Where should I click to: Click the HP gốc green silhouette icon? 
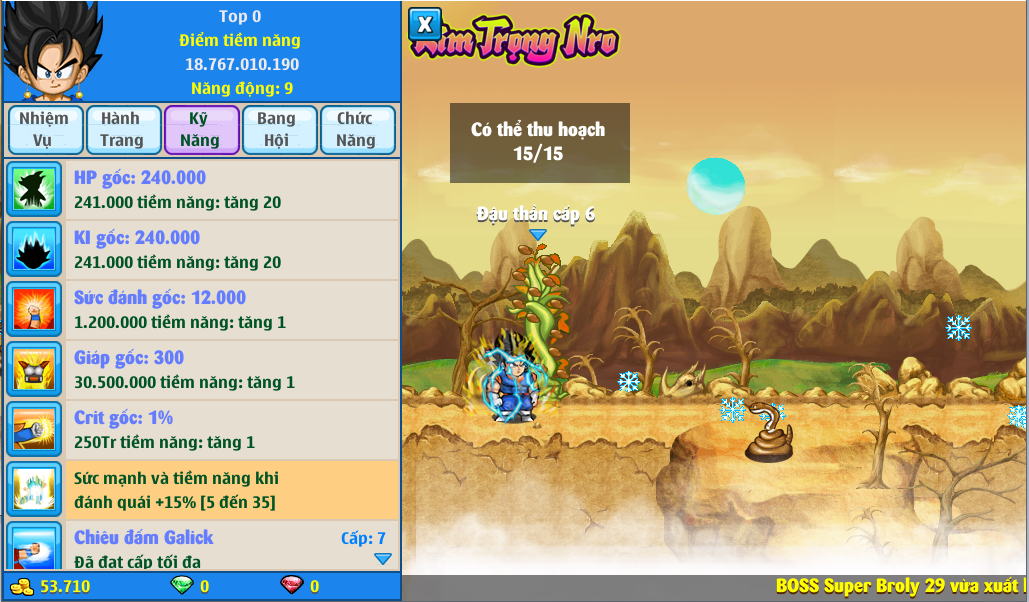pos(35,190)
